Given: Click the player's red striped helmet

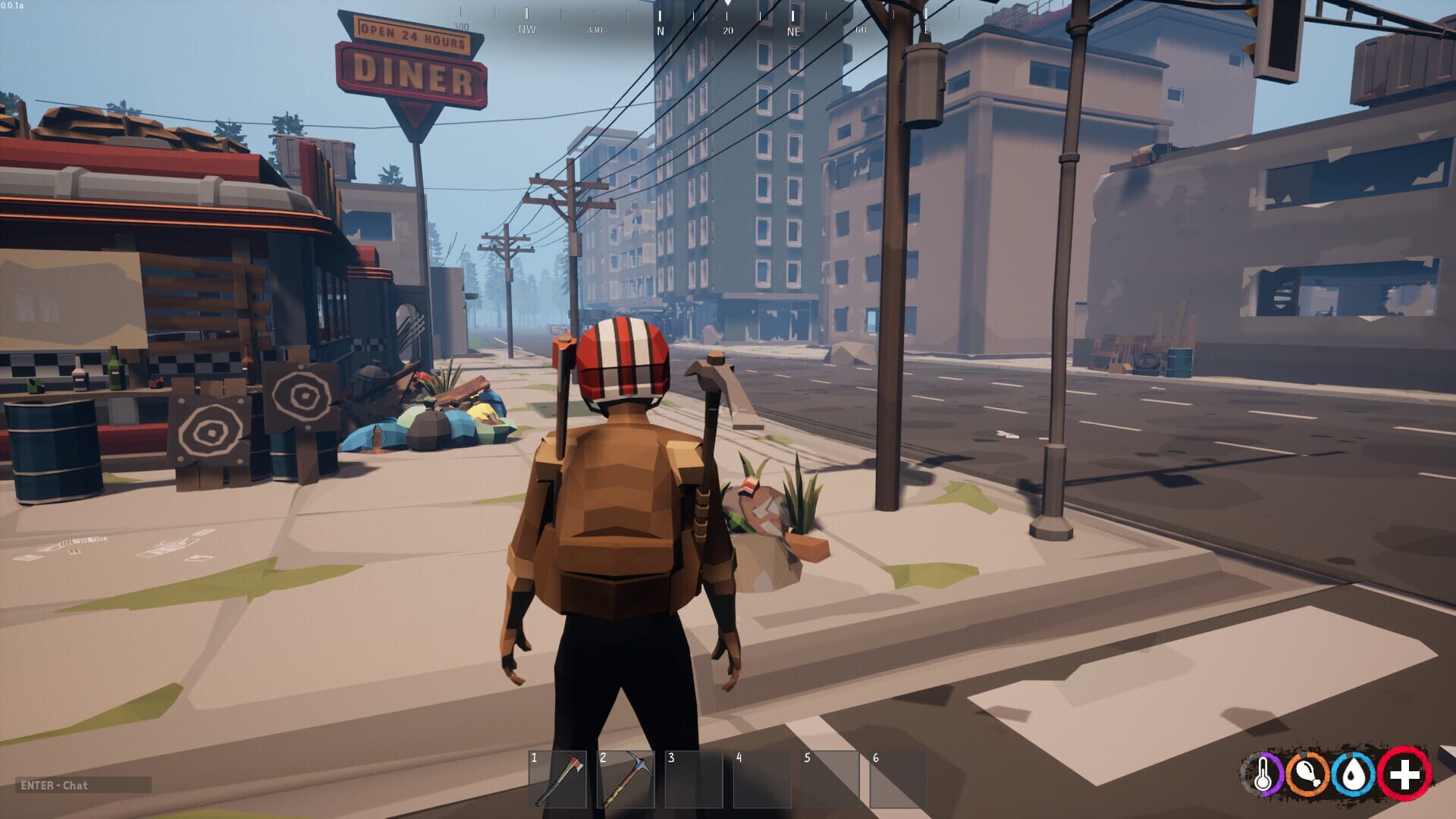Looking at the screenshot, I should [x=625, y=364].
